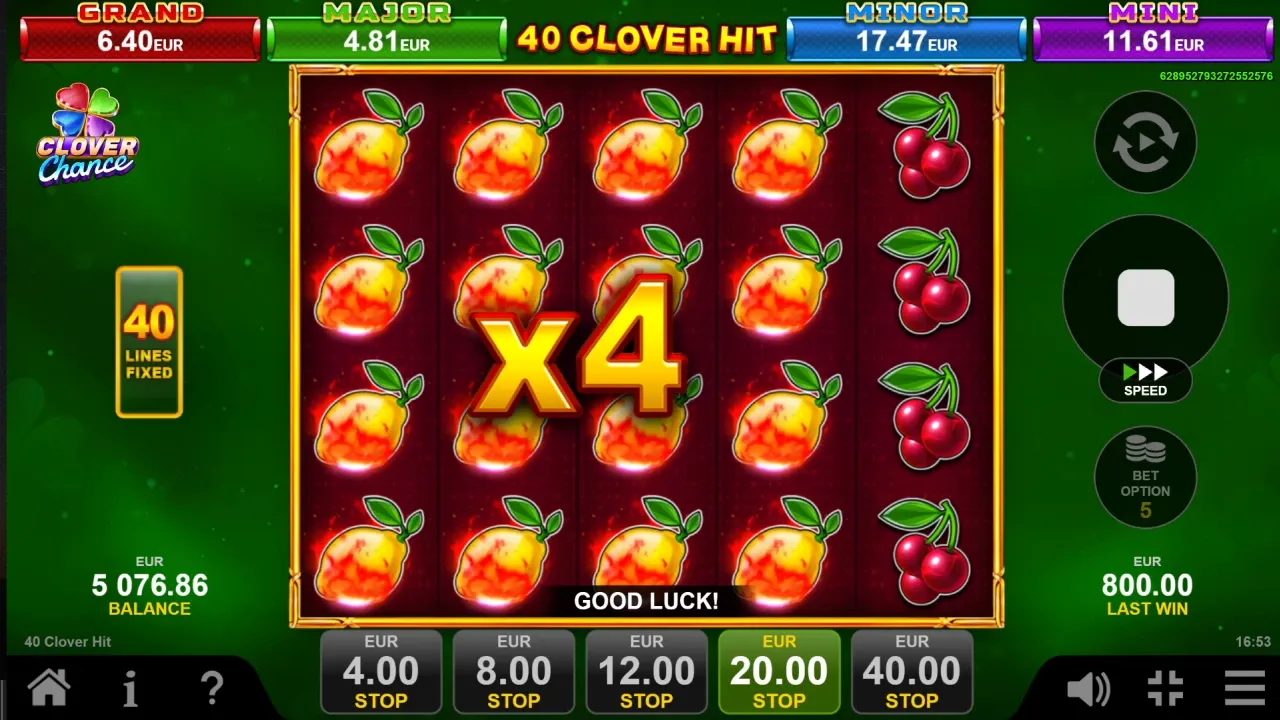Click the help question mark icon
This screenshot has height=720, width=1280.
pyautogui.click(x=212, y=688)
